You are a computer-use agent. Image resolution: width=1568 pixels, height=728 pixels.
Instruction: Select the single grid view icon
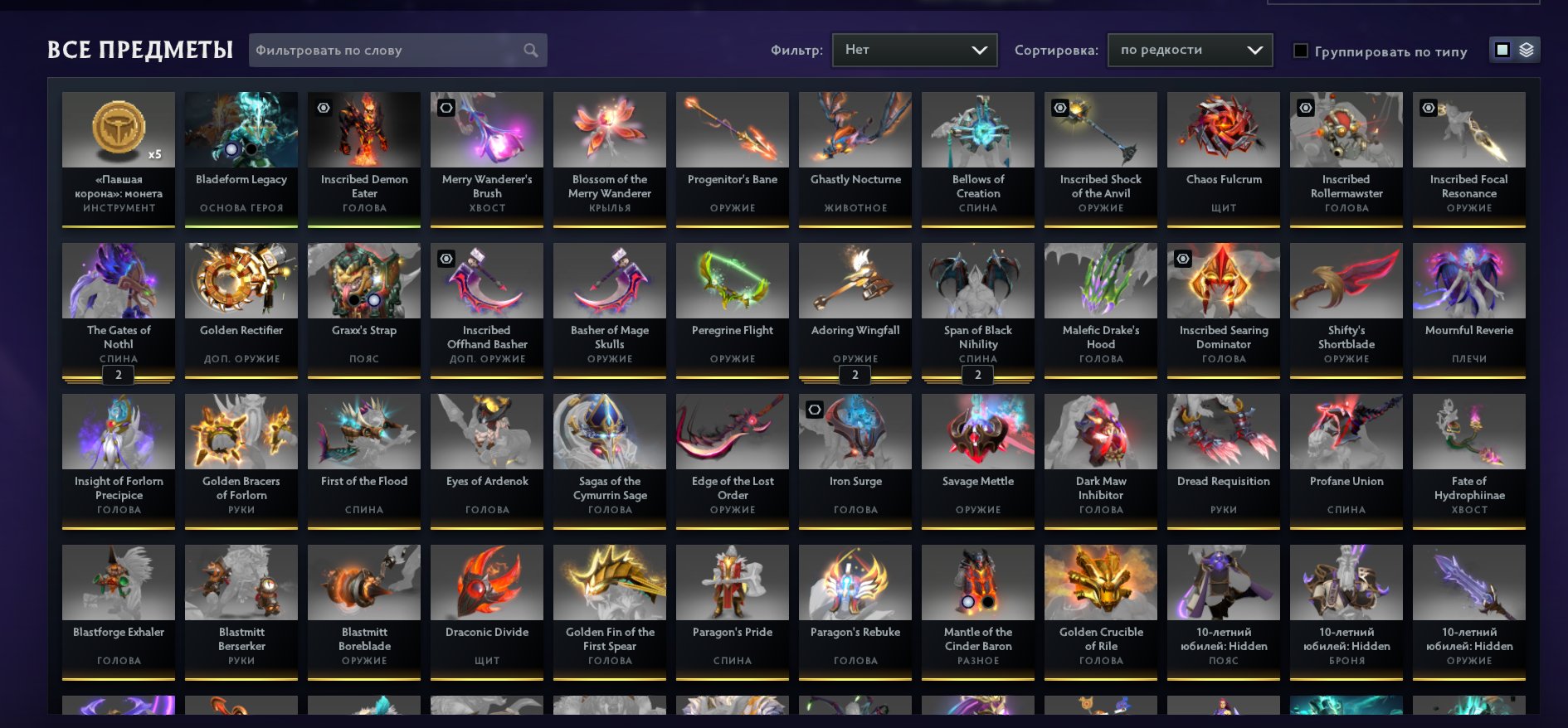click(x=1502, y=51)
